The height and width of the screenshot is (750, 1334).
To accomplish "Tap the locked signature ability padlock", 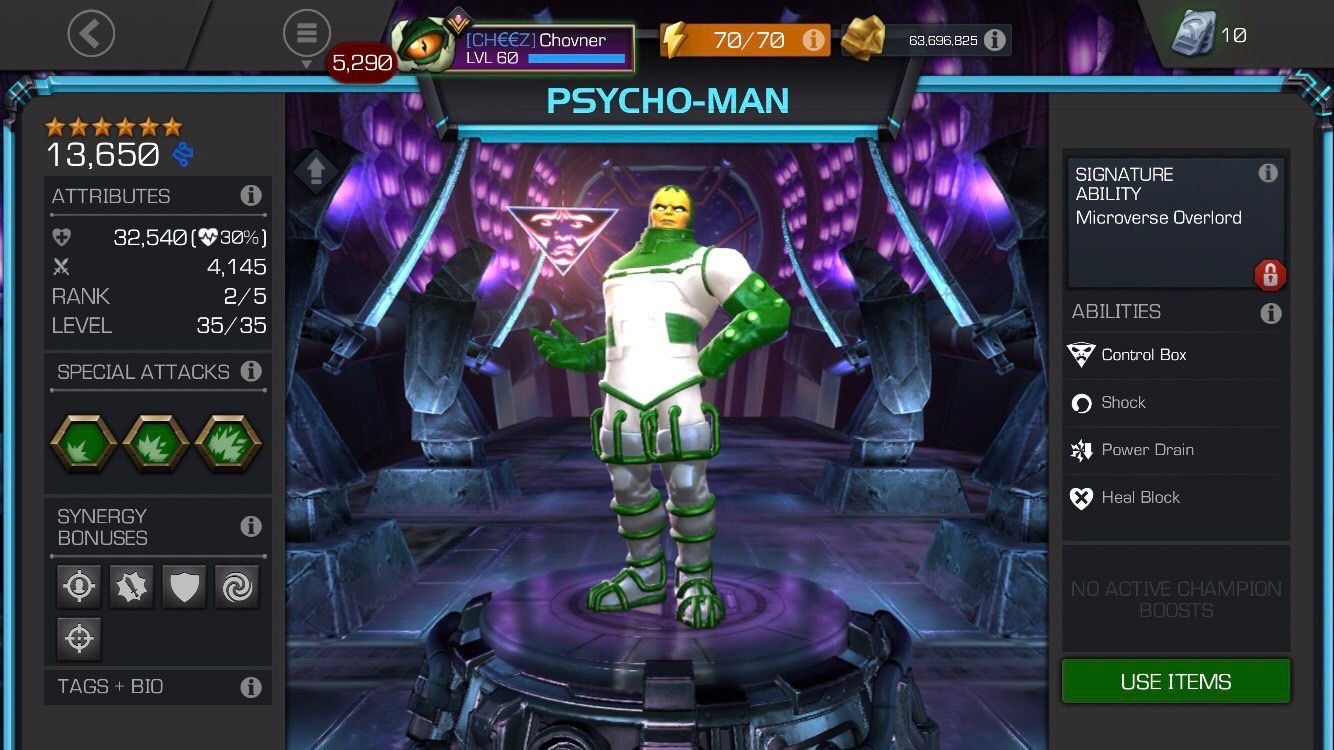I will (x=1270, y=275).
